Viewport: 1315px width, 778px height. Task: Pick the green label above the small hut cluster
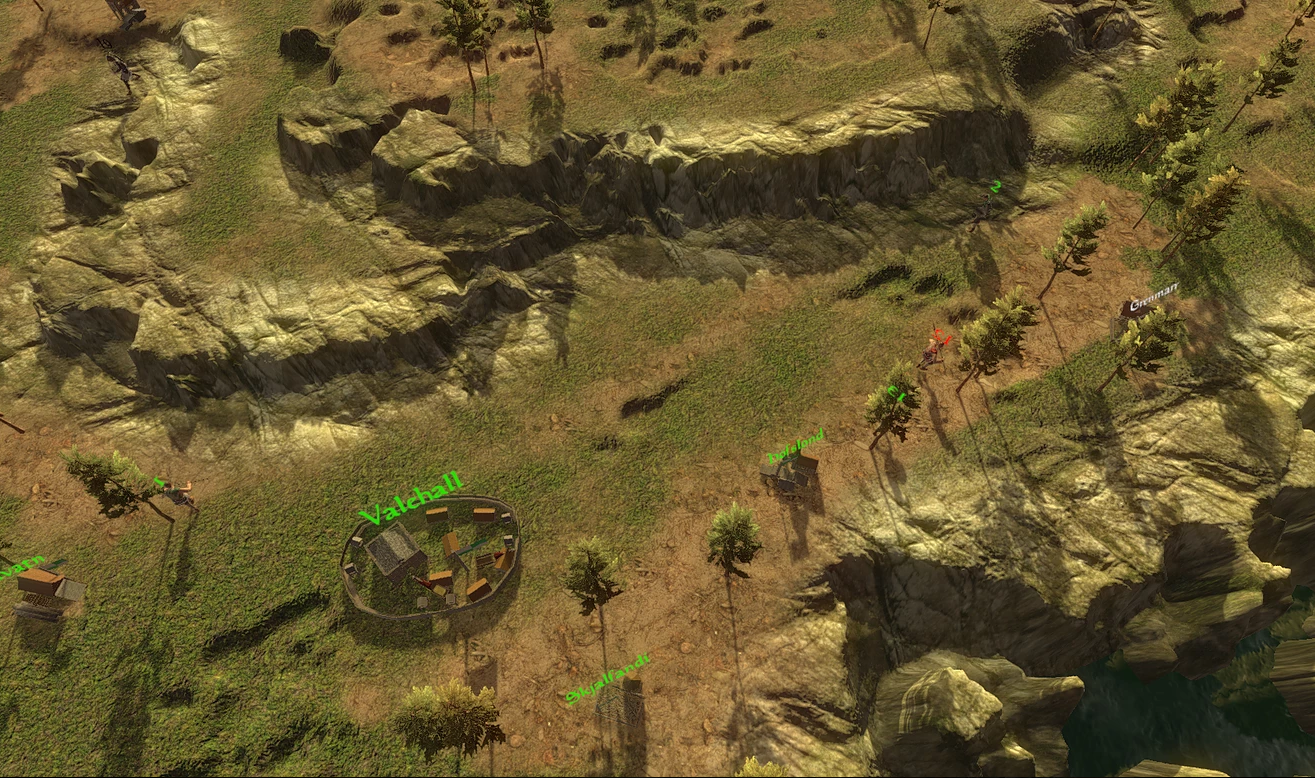pyautogui.click(x=796, y=446)
